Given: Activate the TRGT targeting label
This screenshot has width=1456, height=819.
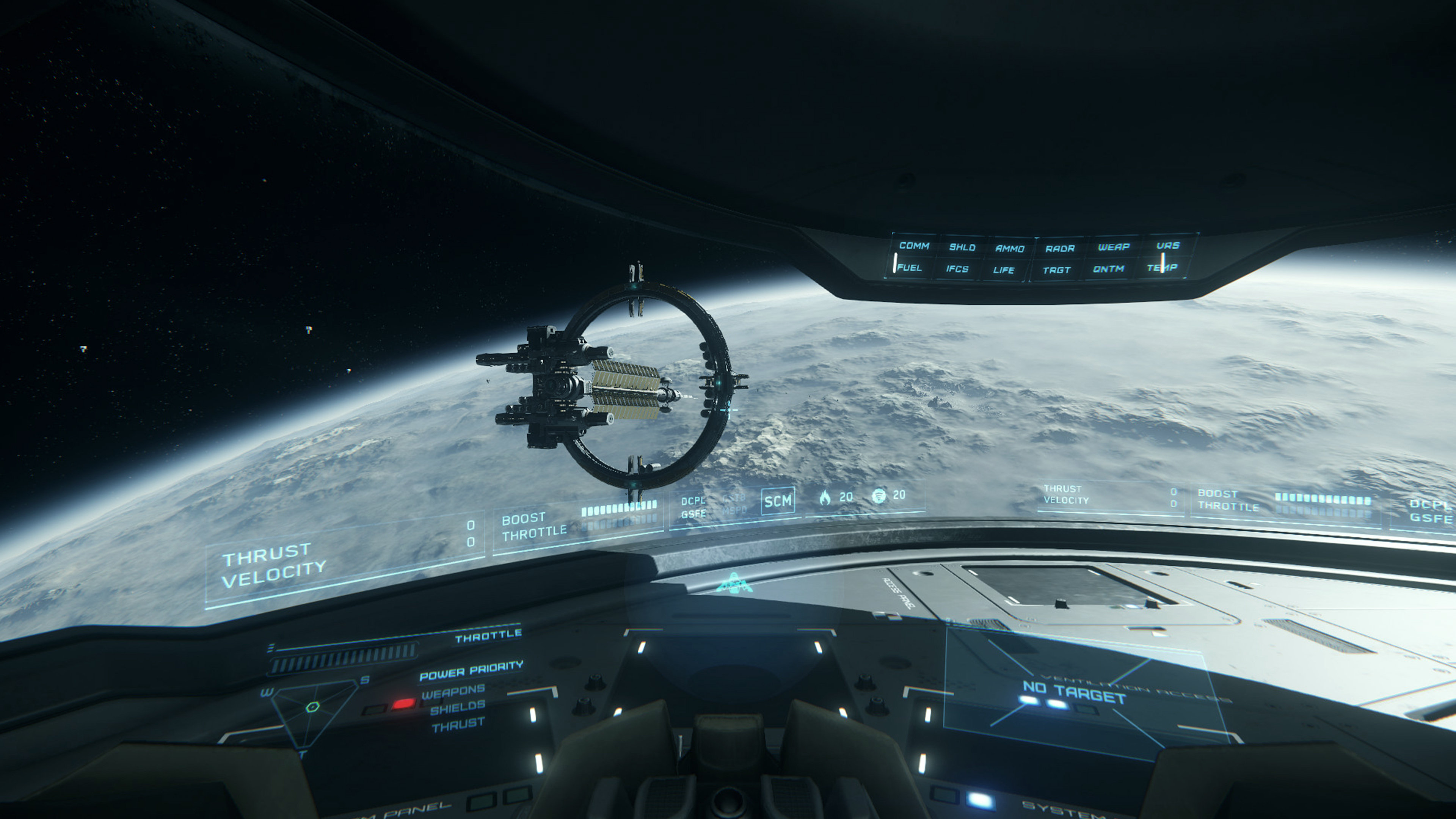Looking at the screenshot, I should coord(1056,270).
